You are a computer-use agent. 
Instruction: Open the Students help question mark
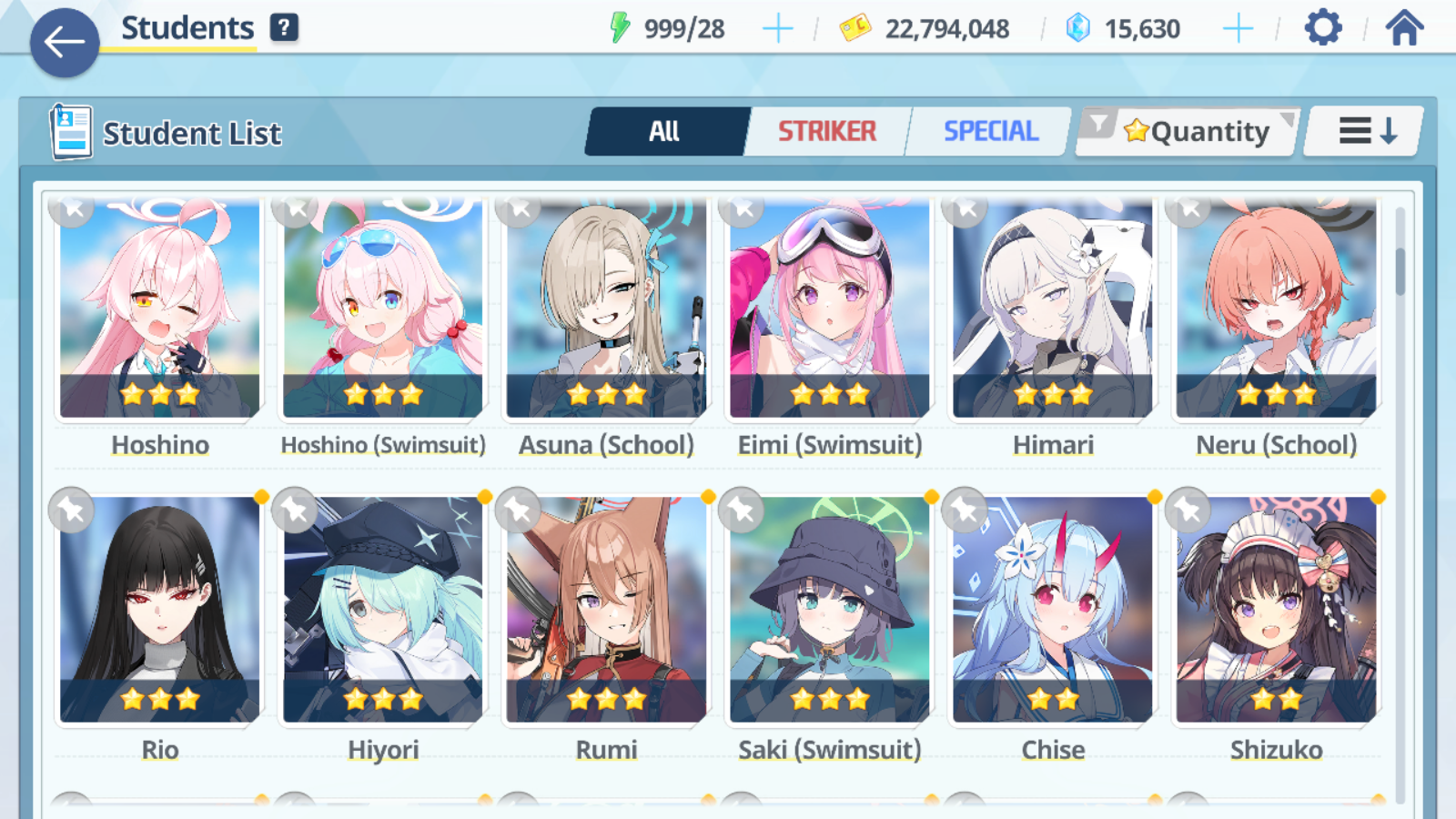point(284,27)
